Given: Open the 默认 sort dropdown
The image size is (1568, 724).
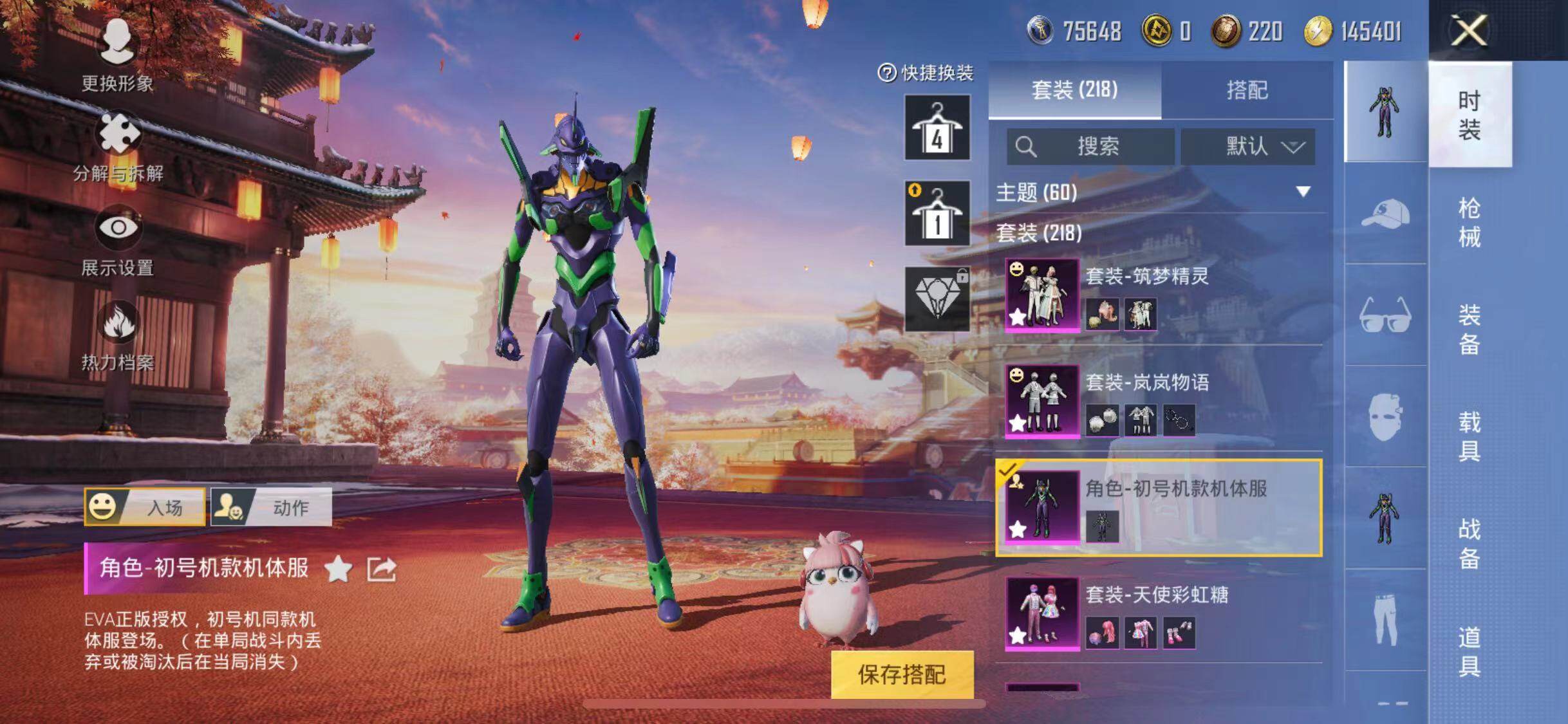Looking at the screenshot, I should 1247,147.
